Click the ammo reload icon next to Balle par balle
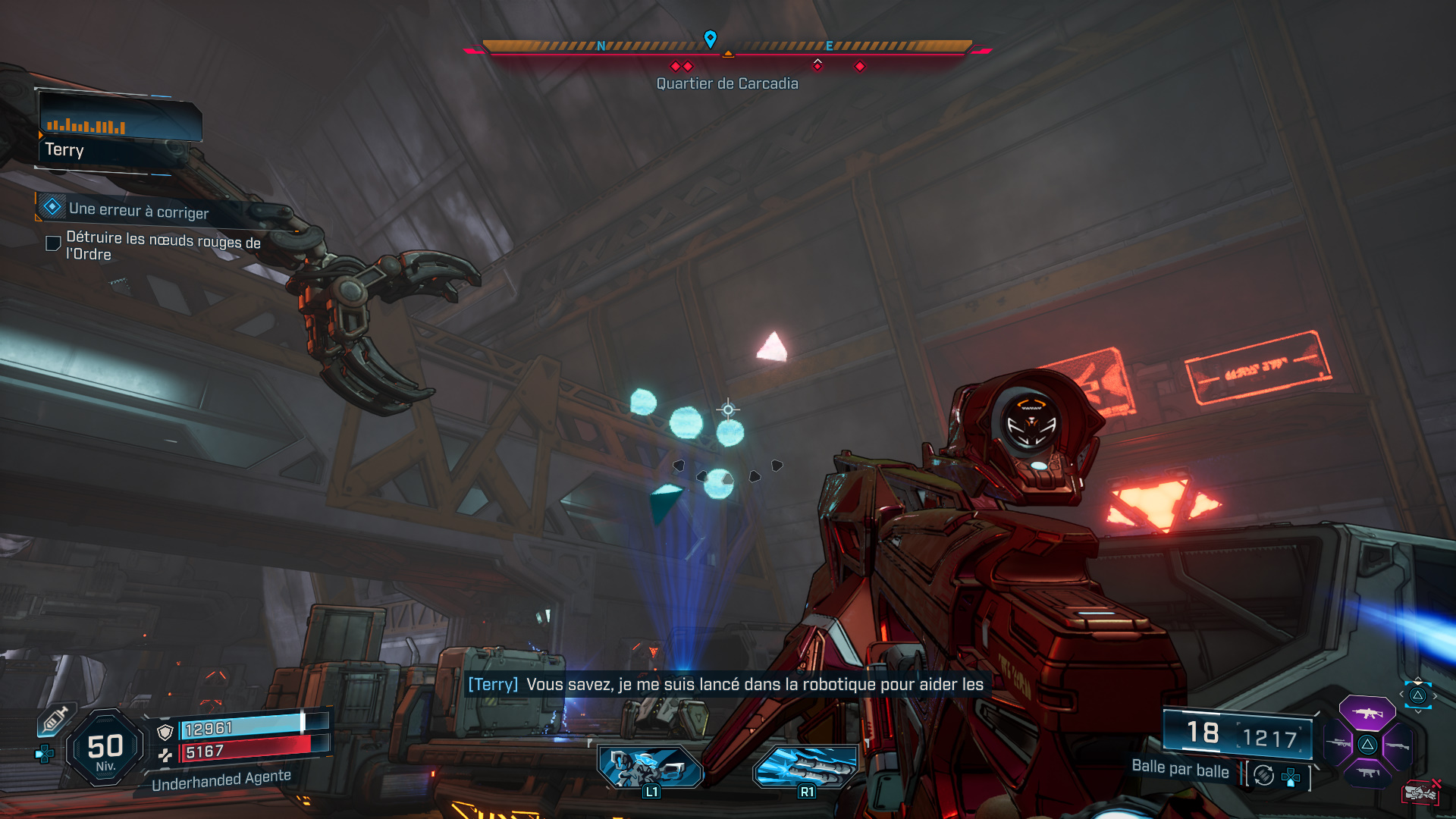The image size is (1456, 819). [x=1263, y=775]
